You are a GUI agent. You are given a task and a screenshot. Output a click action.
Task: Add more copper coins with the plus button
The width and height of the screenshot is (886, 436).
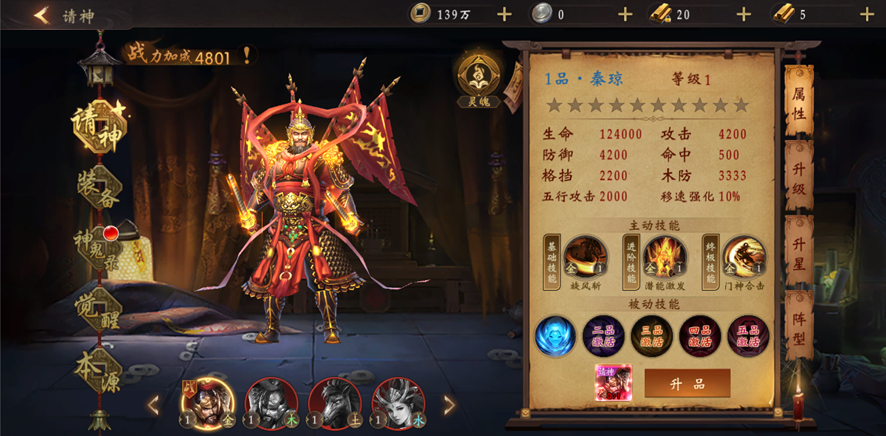504,14
